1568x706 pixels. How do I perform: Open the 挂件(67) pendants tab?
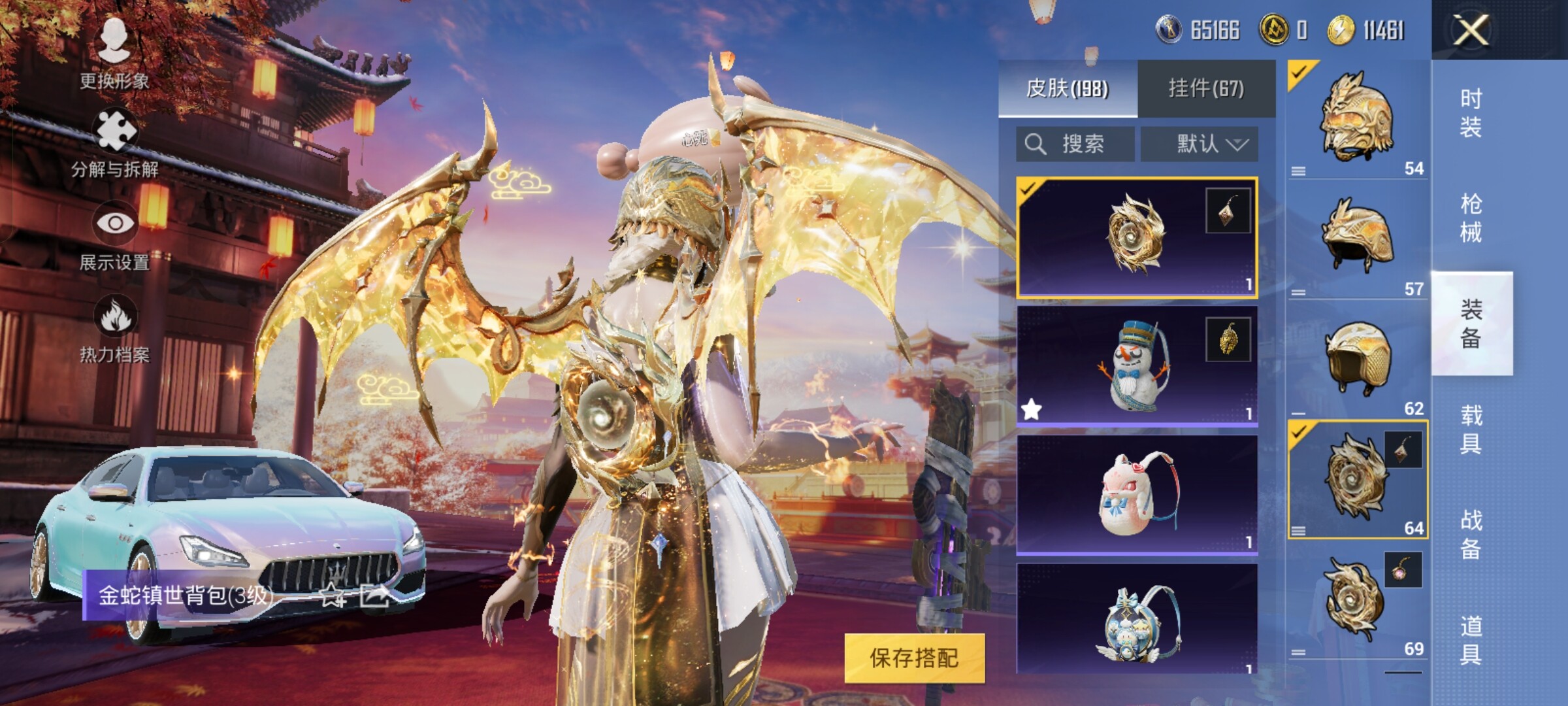tap(1206, 89)
